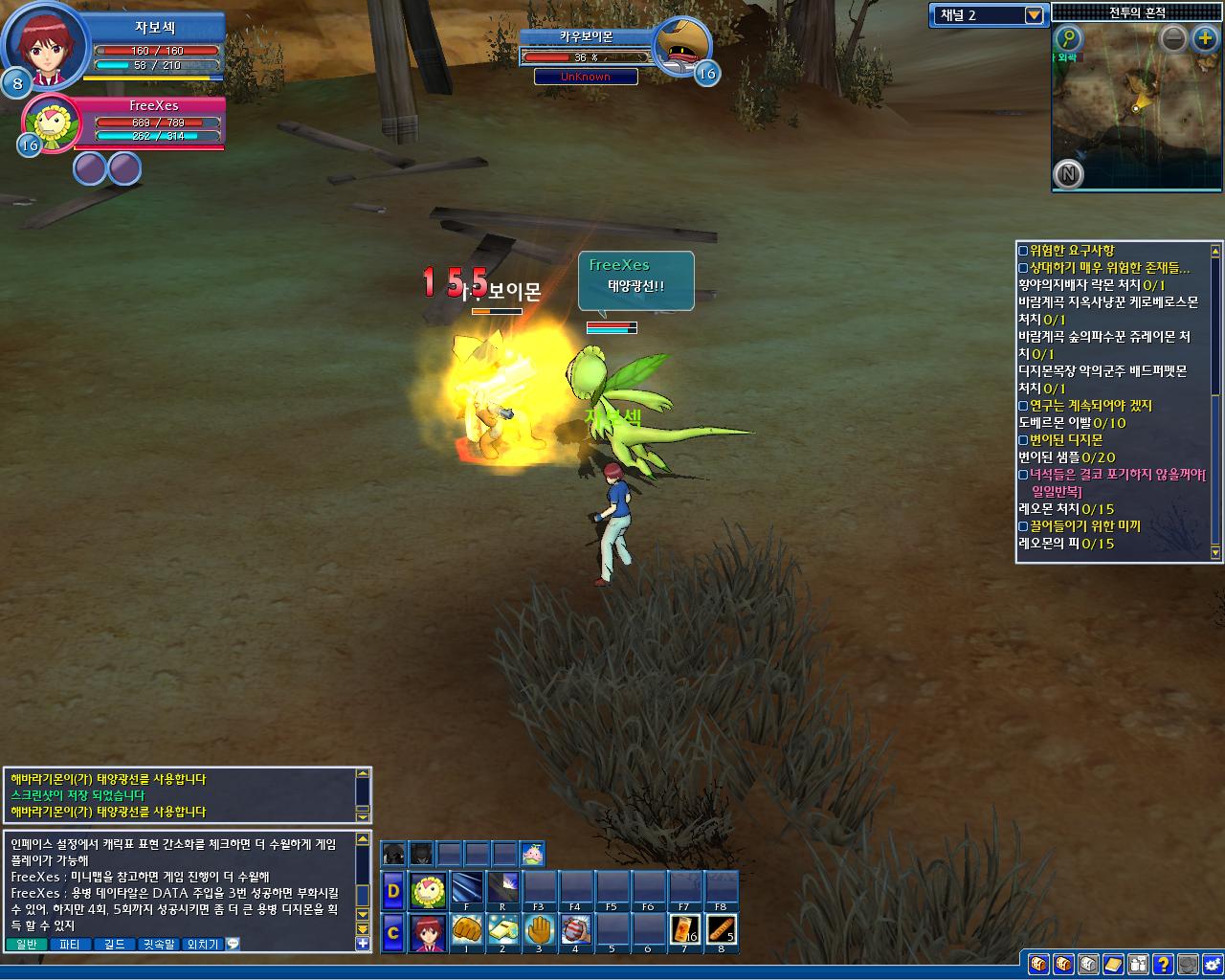Click the pink Digimon icon above the hotbar
Viewport: 1225px width, 980px height.
coord(532,854)
